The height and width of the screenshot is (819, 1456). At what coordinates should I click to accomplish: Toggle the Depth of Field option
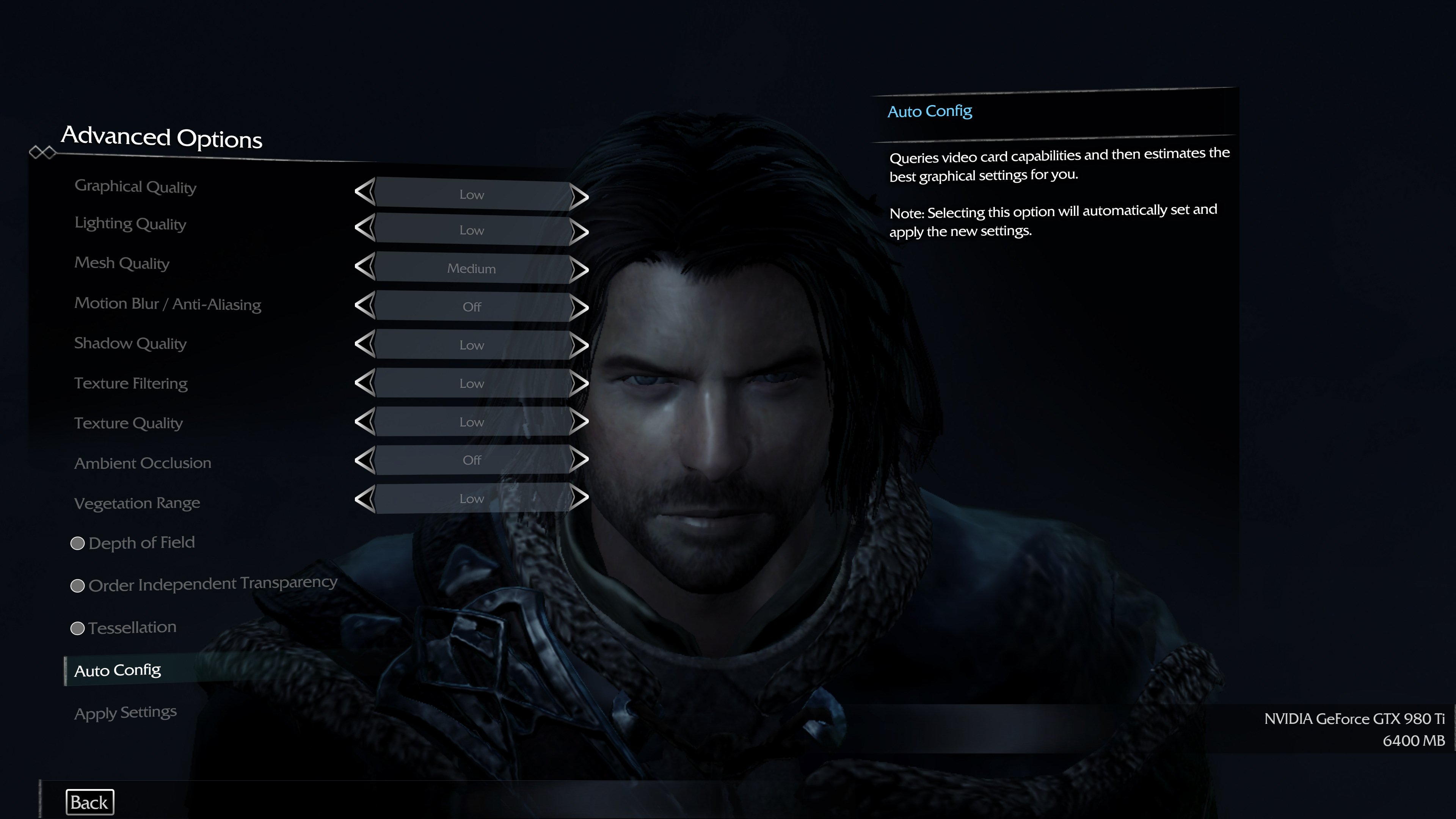point(77,543)
